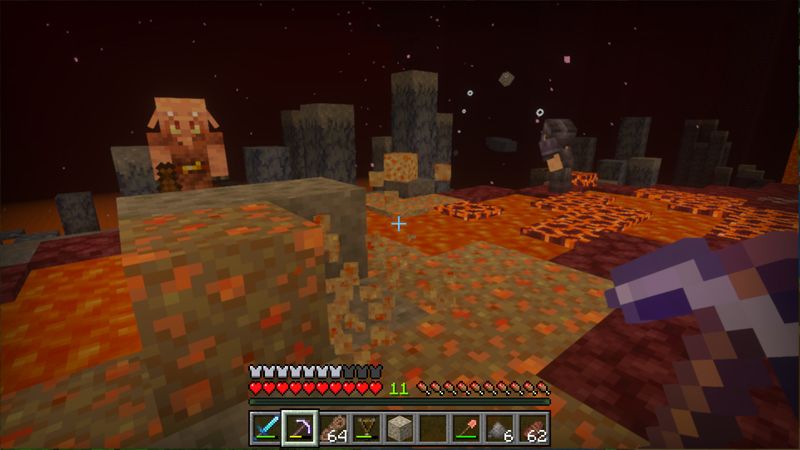This screenshot has height=450, width=800.
Task: Pick the stone block hotbar slot
Action: point(400,429)
